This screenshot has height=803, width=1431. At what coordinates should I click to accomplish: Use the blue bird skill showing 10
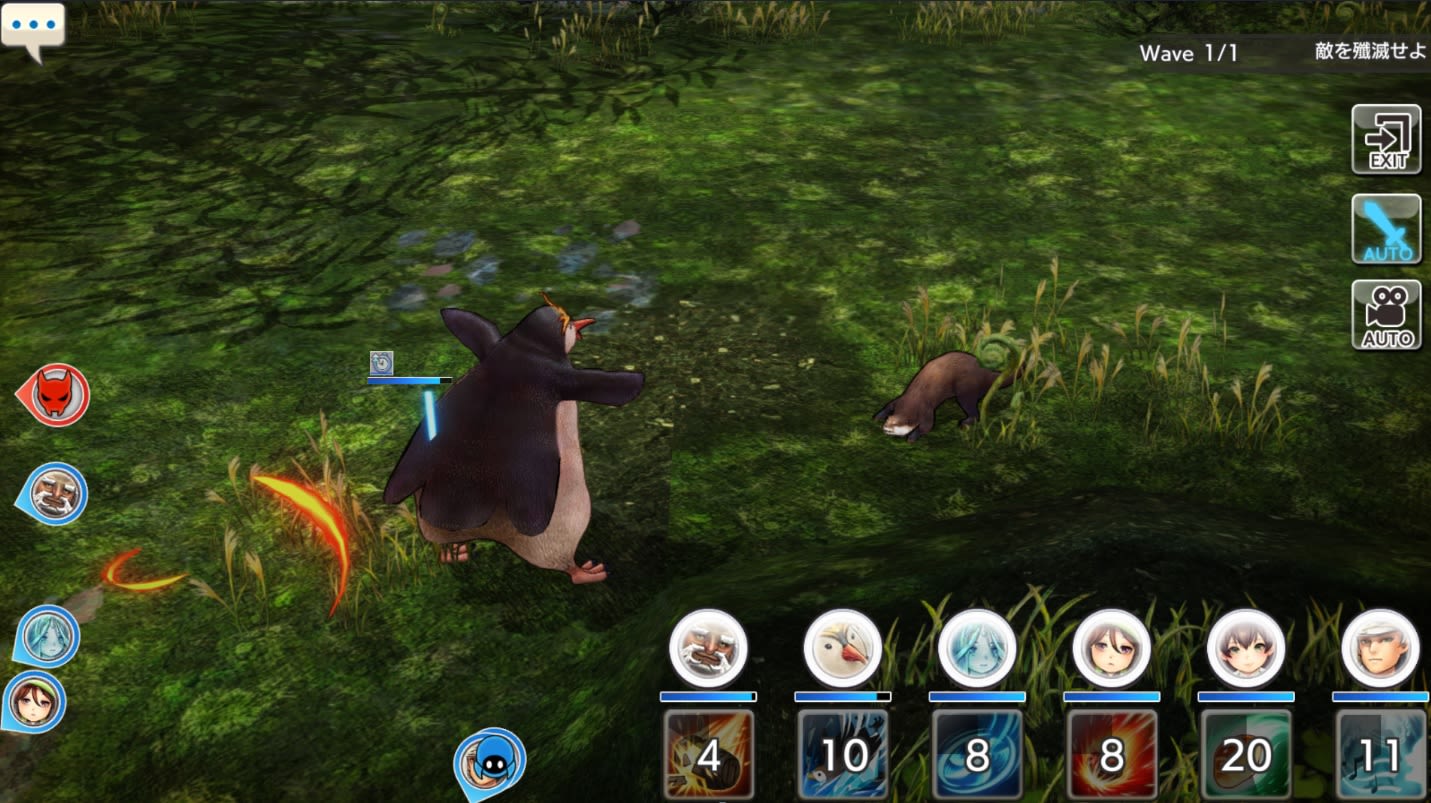[x=843, y=755]
